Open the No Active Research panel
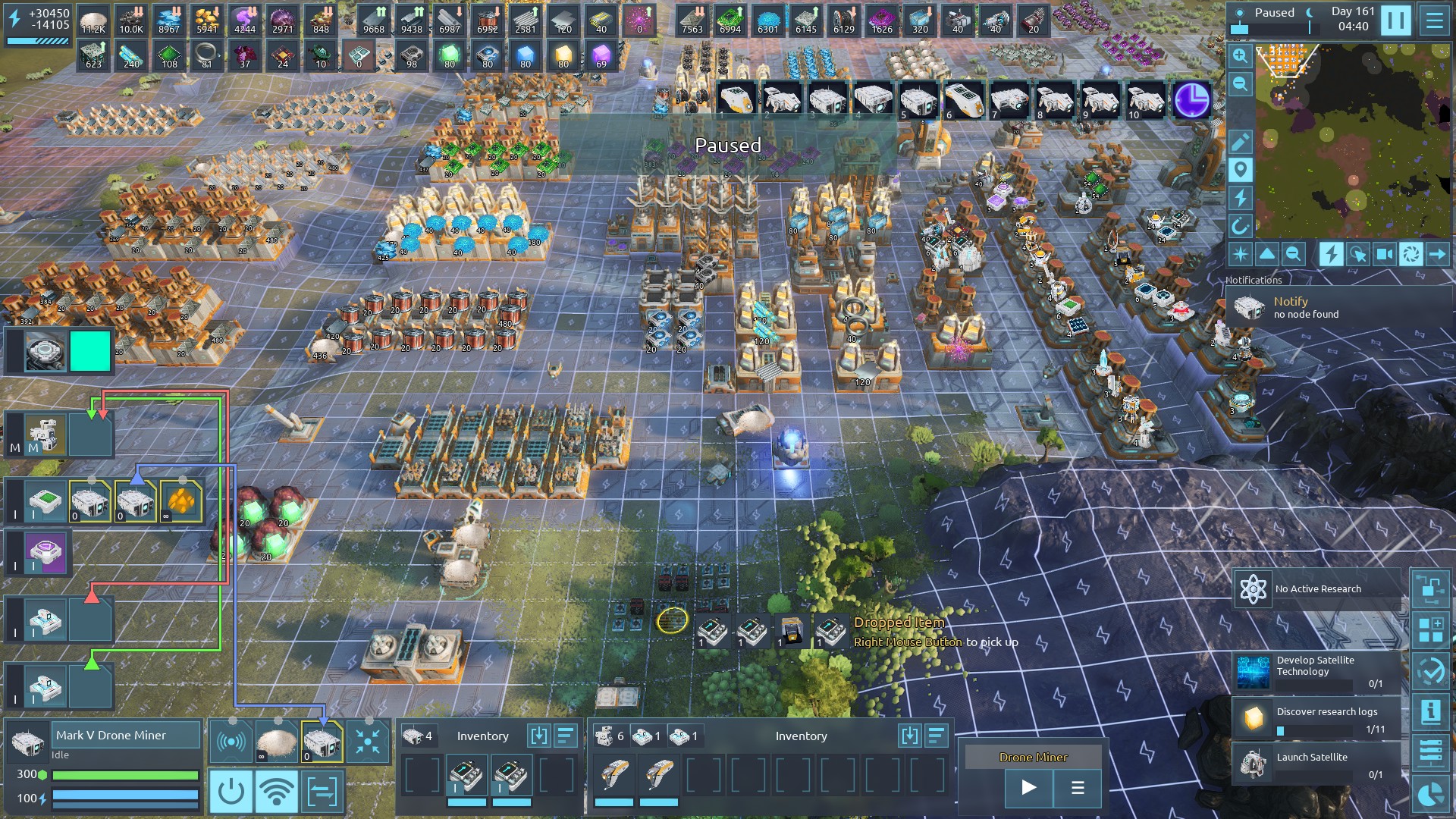Screen dimensions: 1456x819 [1318, 588]
